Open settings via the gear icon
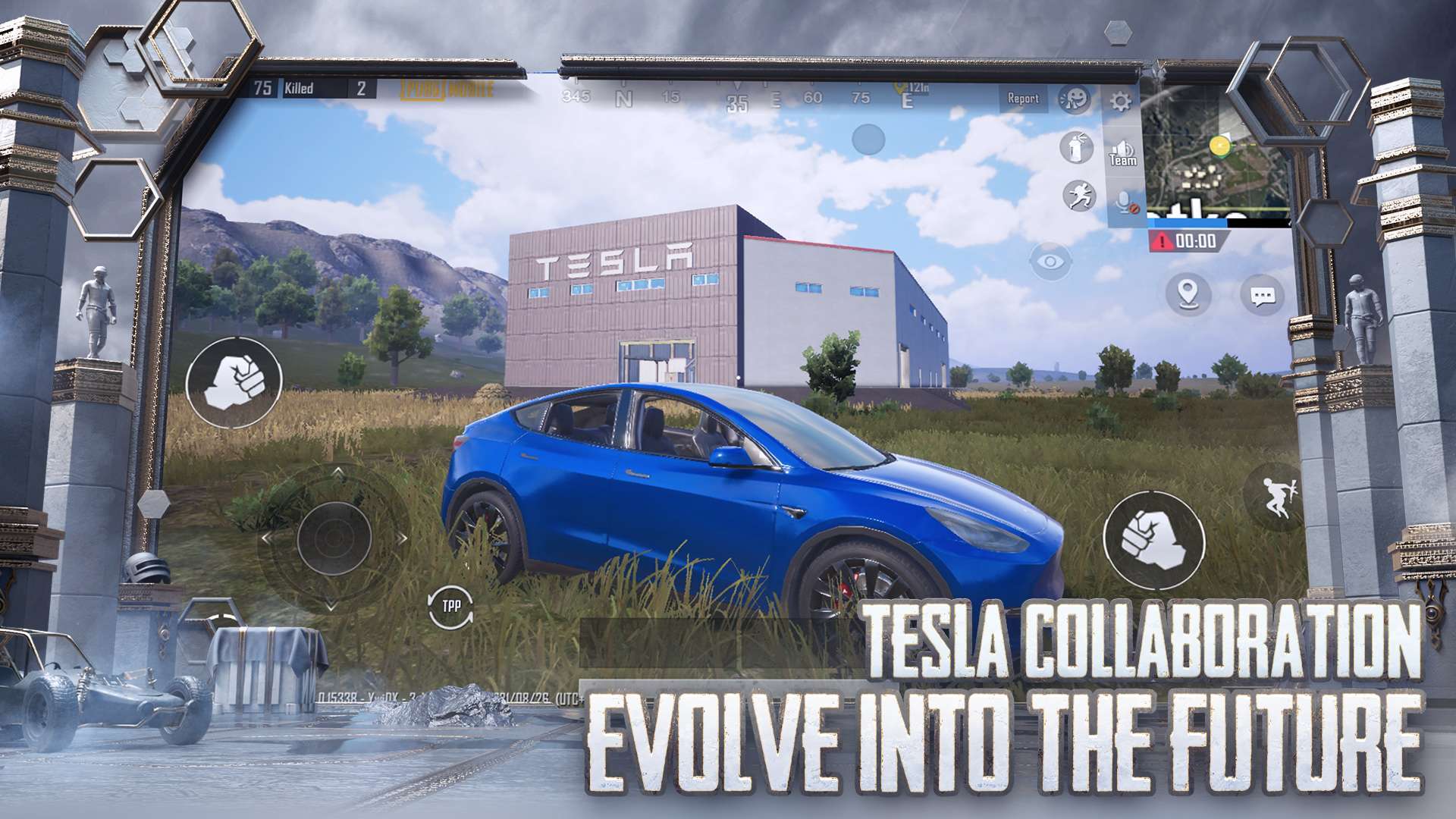The image size is (1456, 819). coord(1120,102)
